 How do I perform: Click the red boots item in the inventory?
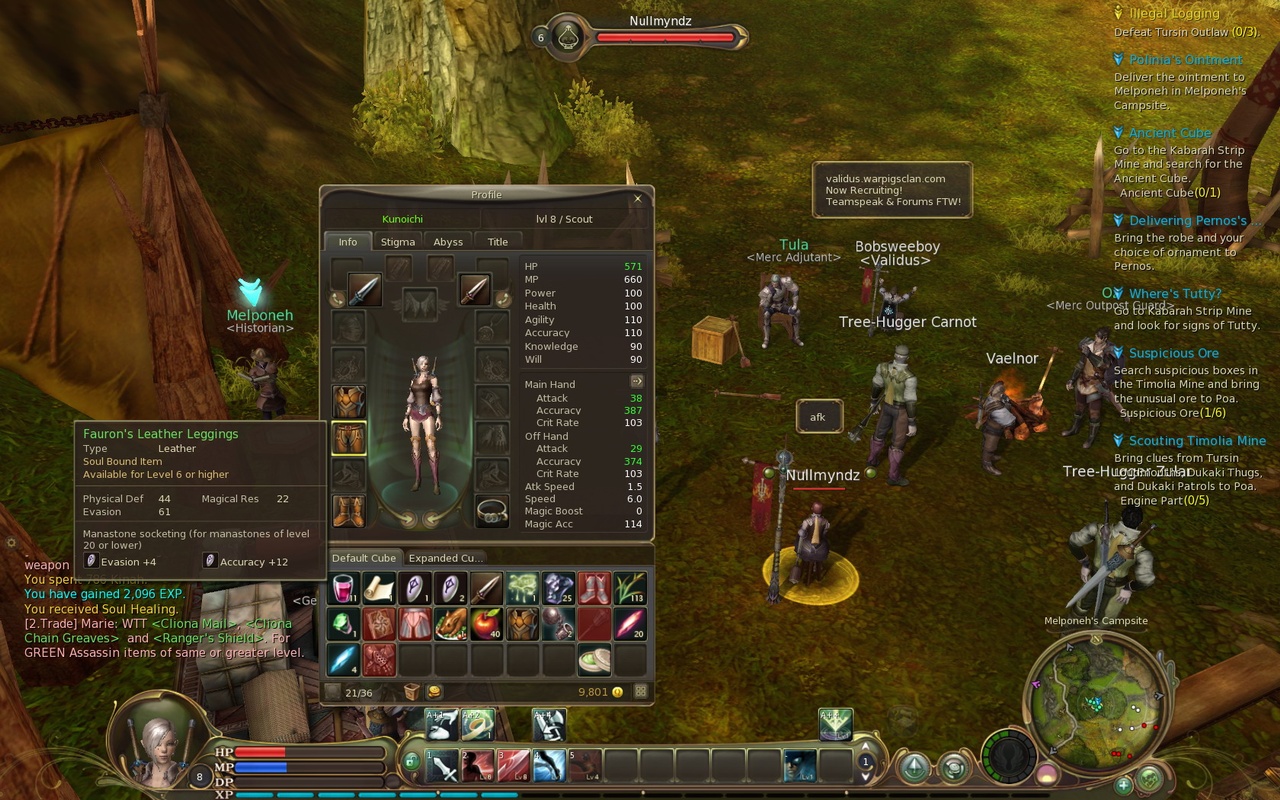(593, 588)
